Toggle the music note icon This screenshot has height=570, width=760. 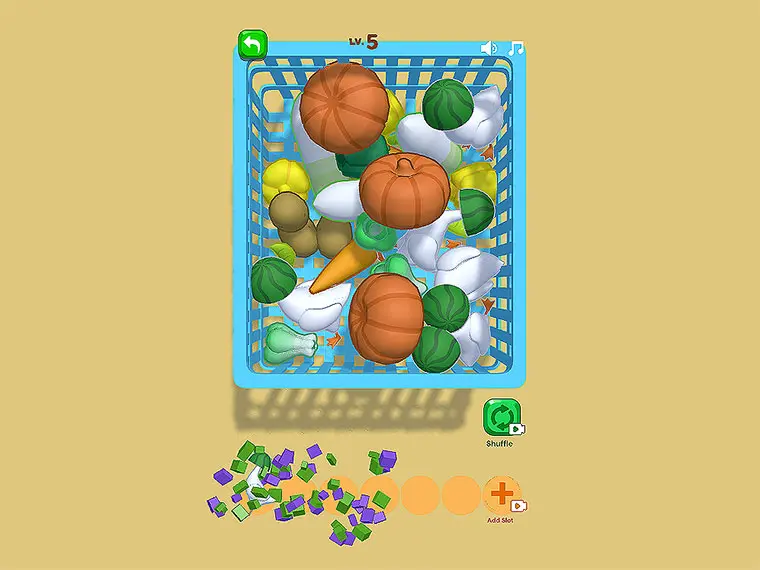(517, 48)
